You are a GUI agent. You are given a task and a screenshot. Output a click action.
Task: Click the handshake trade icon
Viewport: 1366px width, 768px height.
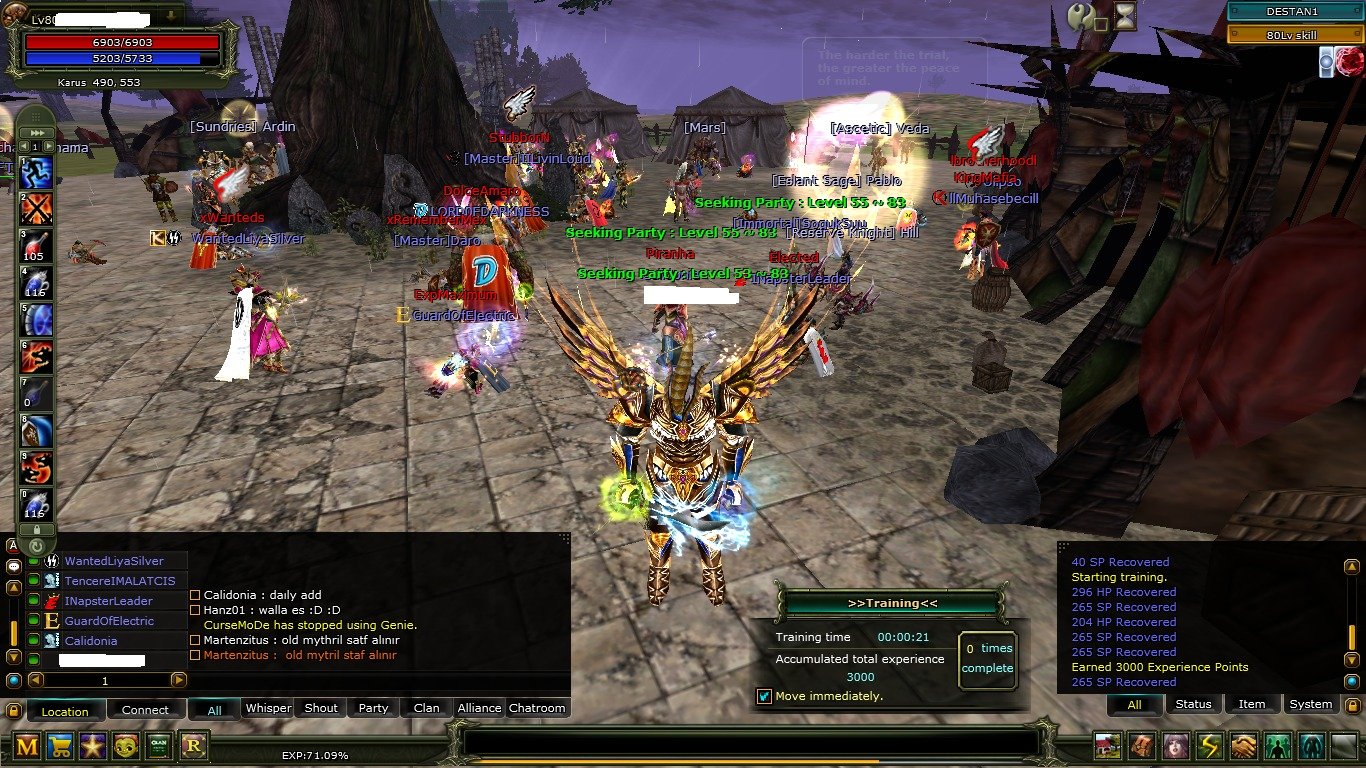tap(1243, 746)
